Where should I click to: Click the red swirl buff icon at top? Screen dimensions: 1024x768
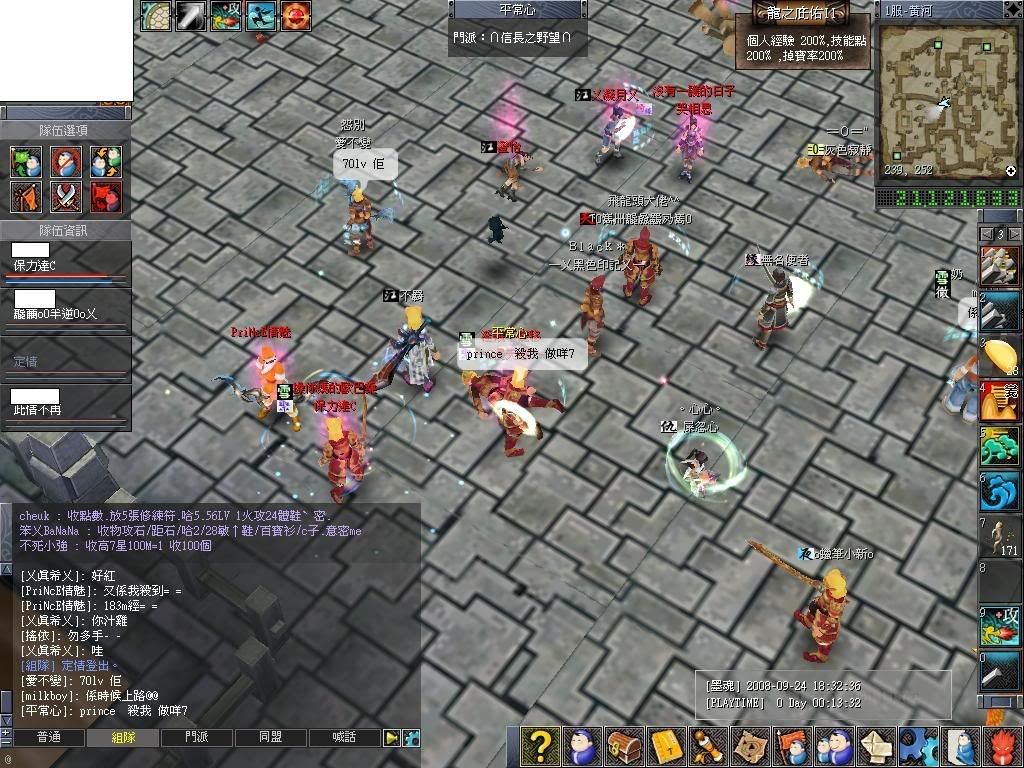(x=295, y=14)
